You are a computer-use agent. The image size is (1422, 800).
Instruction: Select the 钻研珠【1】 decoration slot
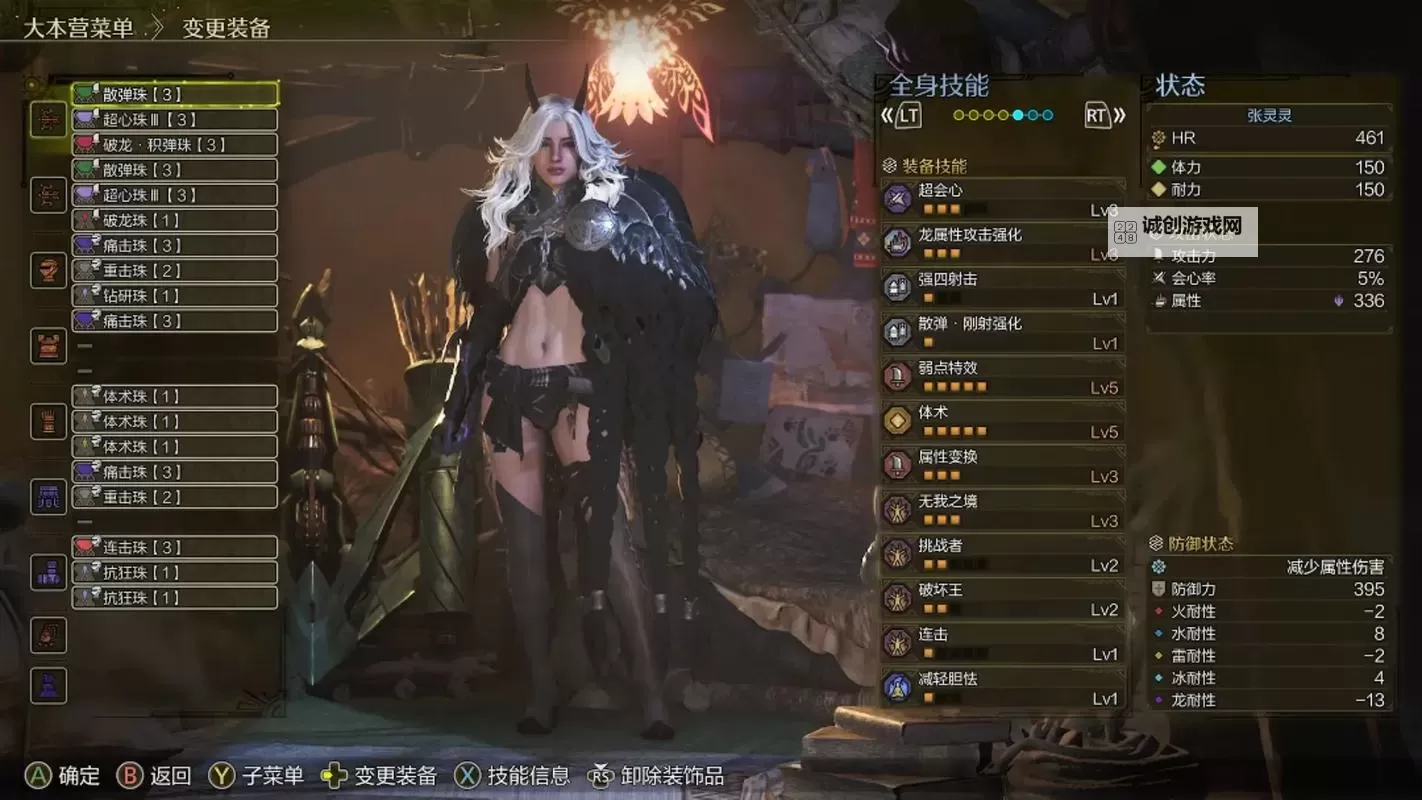(175, 296)
